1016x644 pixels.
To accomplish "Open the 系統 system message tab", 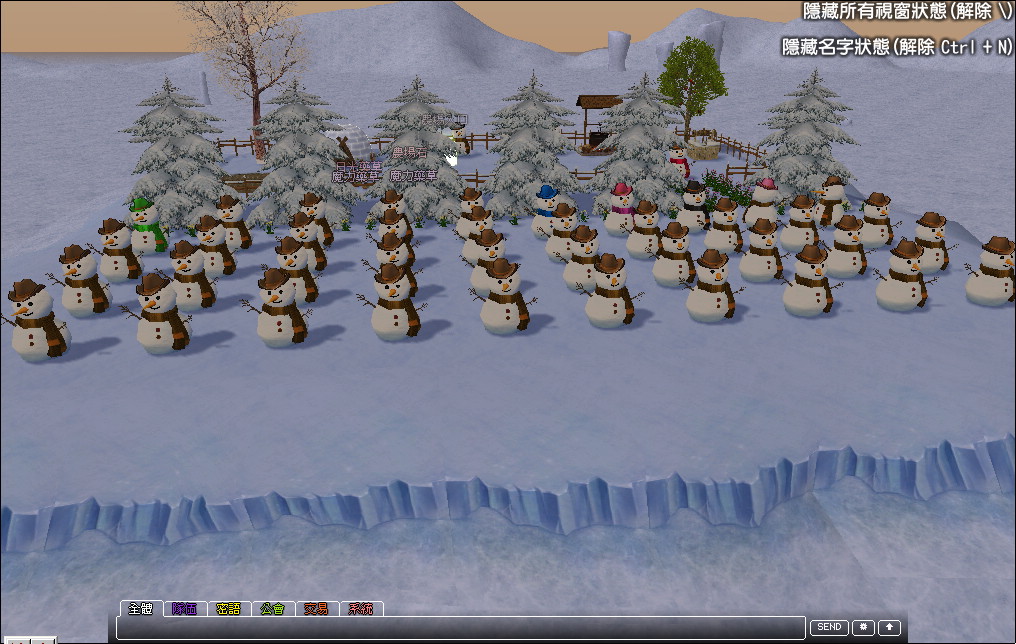I will 360,608.
